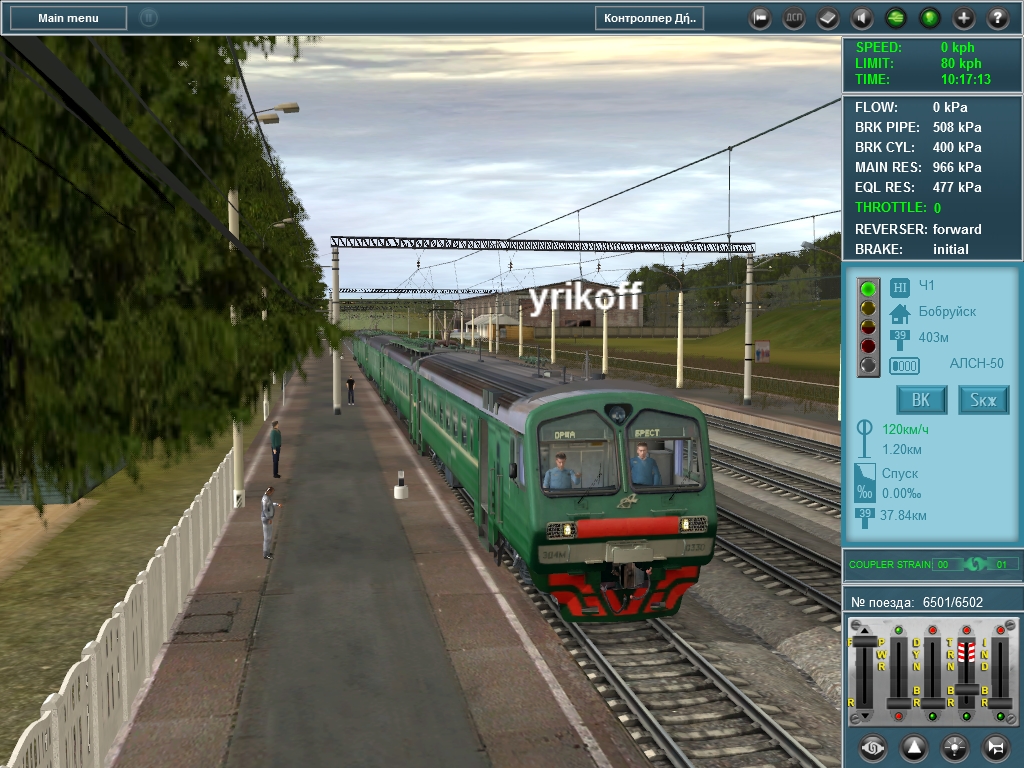This screenshot has width=1024, height=768.
Task: Click the TRN train brake lever handle
Action: click(x=966, y=690)
